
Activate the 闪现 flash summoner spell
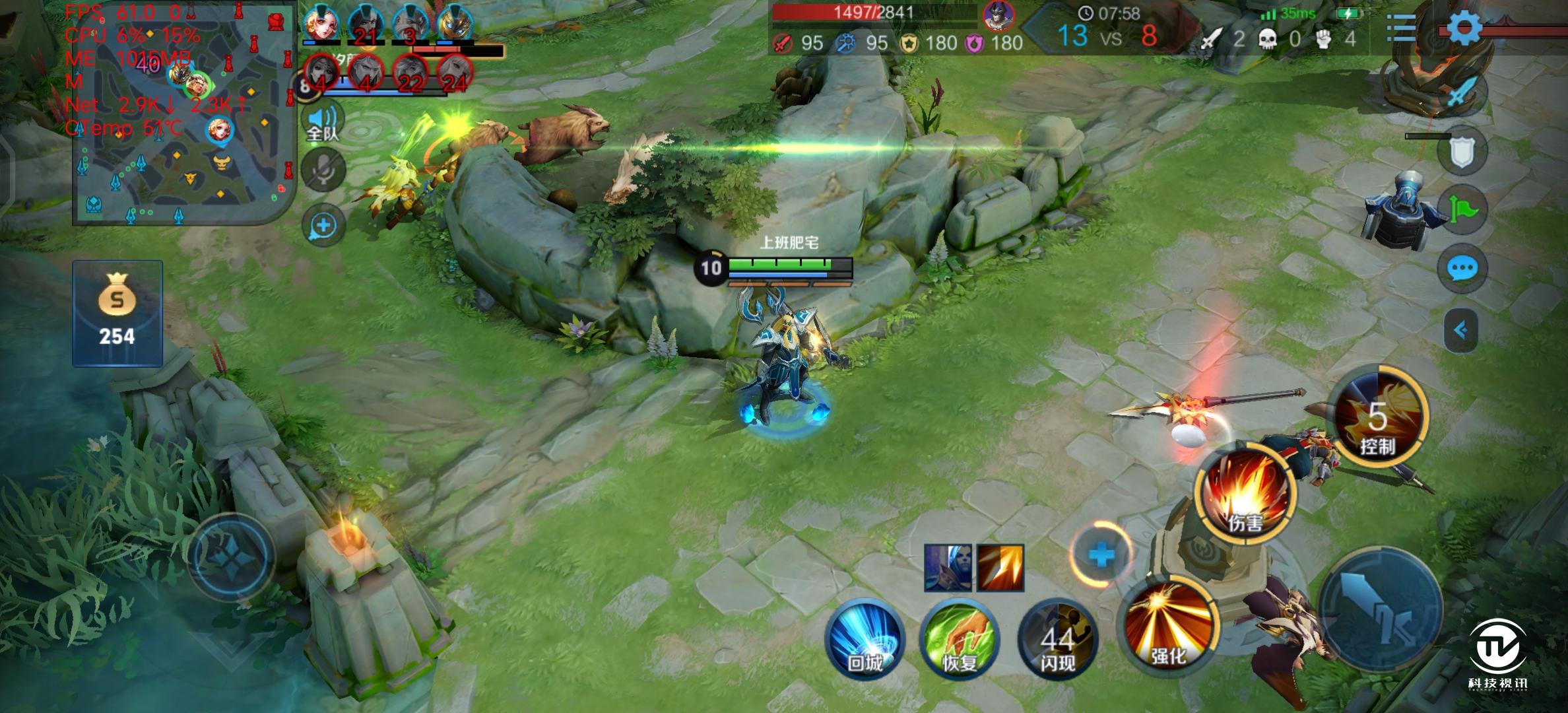point(1057,639)
